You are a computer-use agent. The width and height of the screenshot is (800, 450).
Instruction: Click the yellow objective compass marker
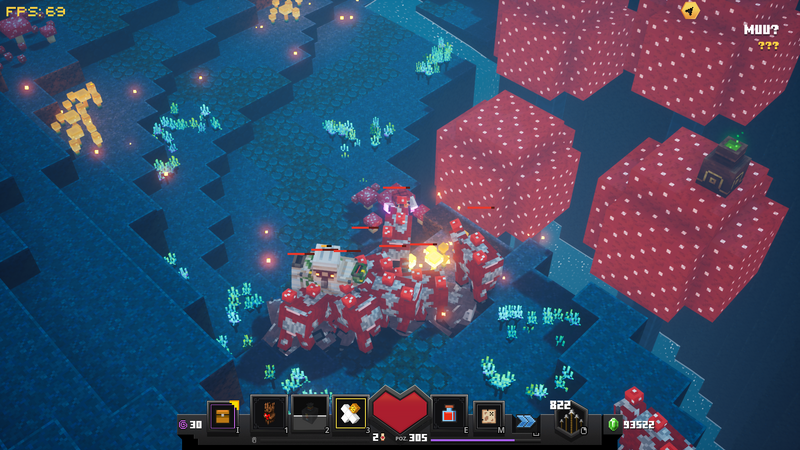click(x=690, y=11)
